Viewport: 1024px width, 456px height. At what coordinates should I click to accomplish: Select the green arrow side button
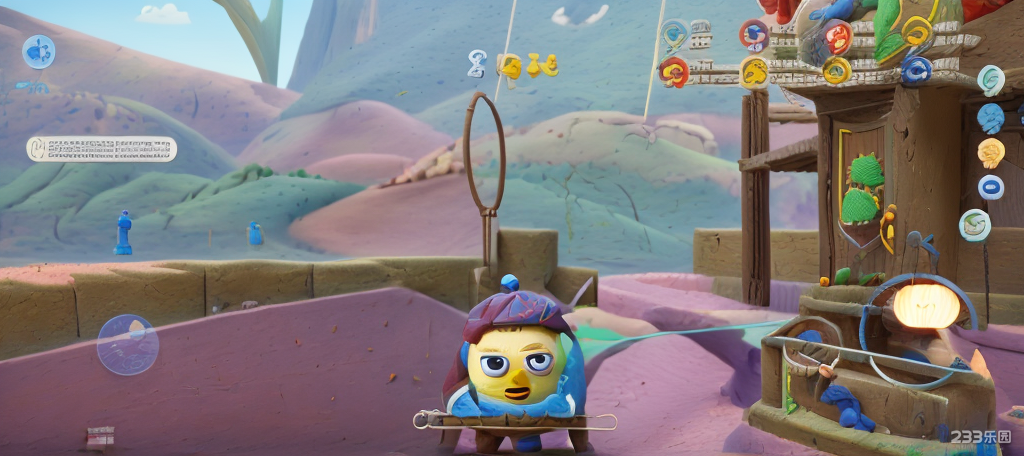point(975,224)
